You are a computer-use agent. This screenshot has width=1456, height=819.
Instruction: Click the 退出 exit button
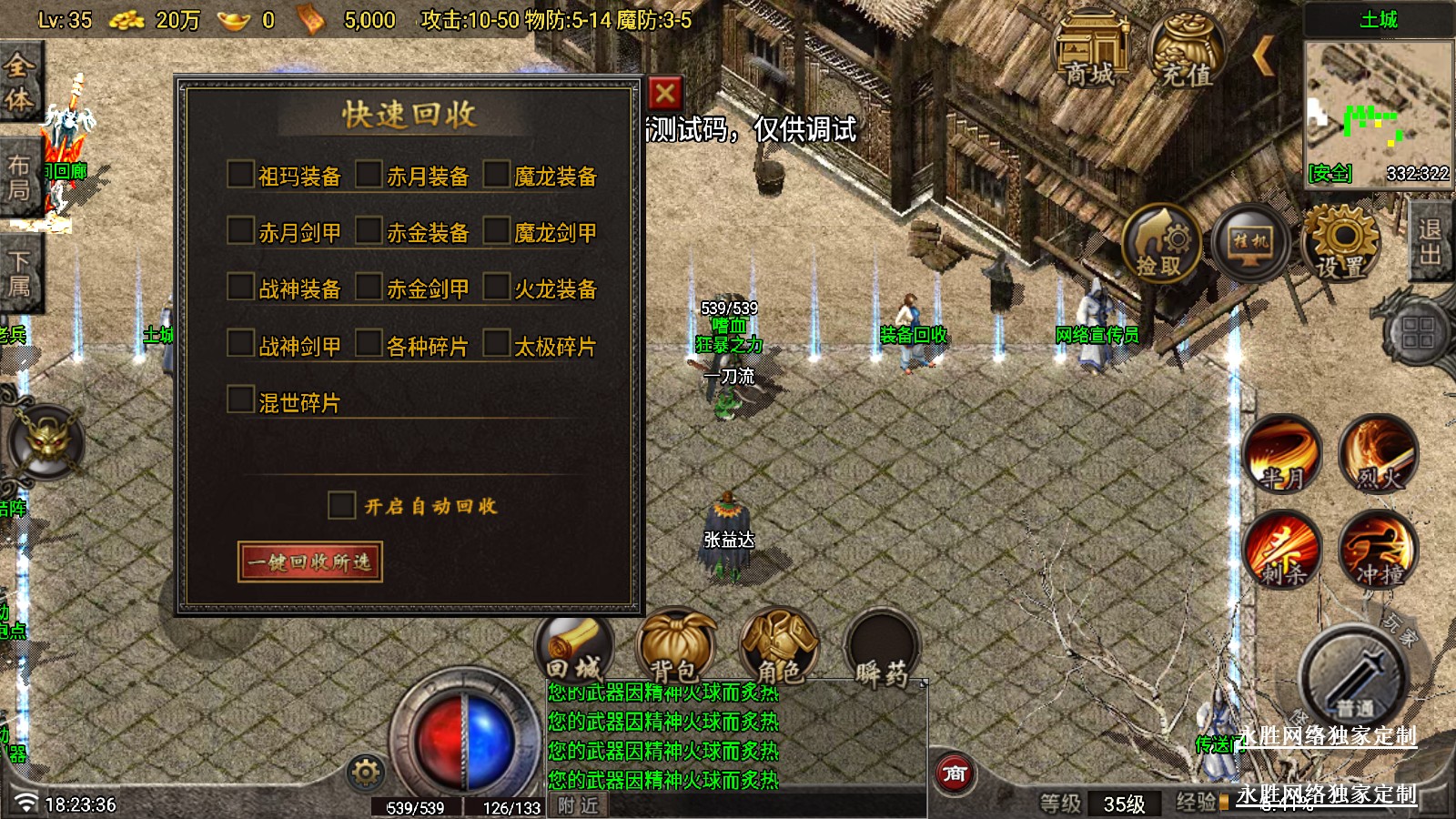pyautogui.click(x=1431, y=241)
